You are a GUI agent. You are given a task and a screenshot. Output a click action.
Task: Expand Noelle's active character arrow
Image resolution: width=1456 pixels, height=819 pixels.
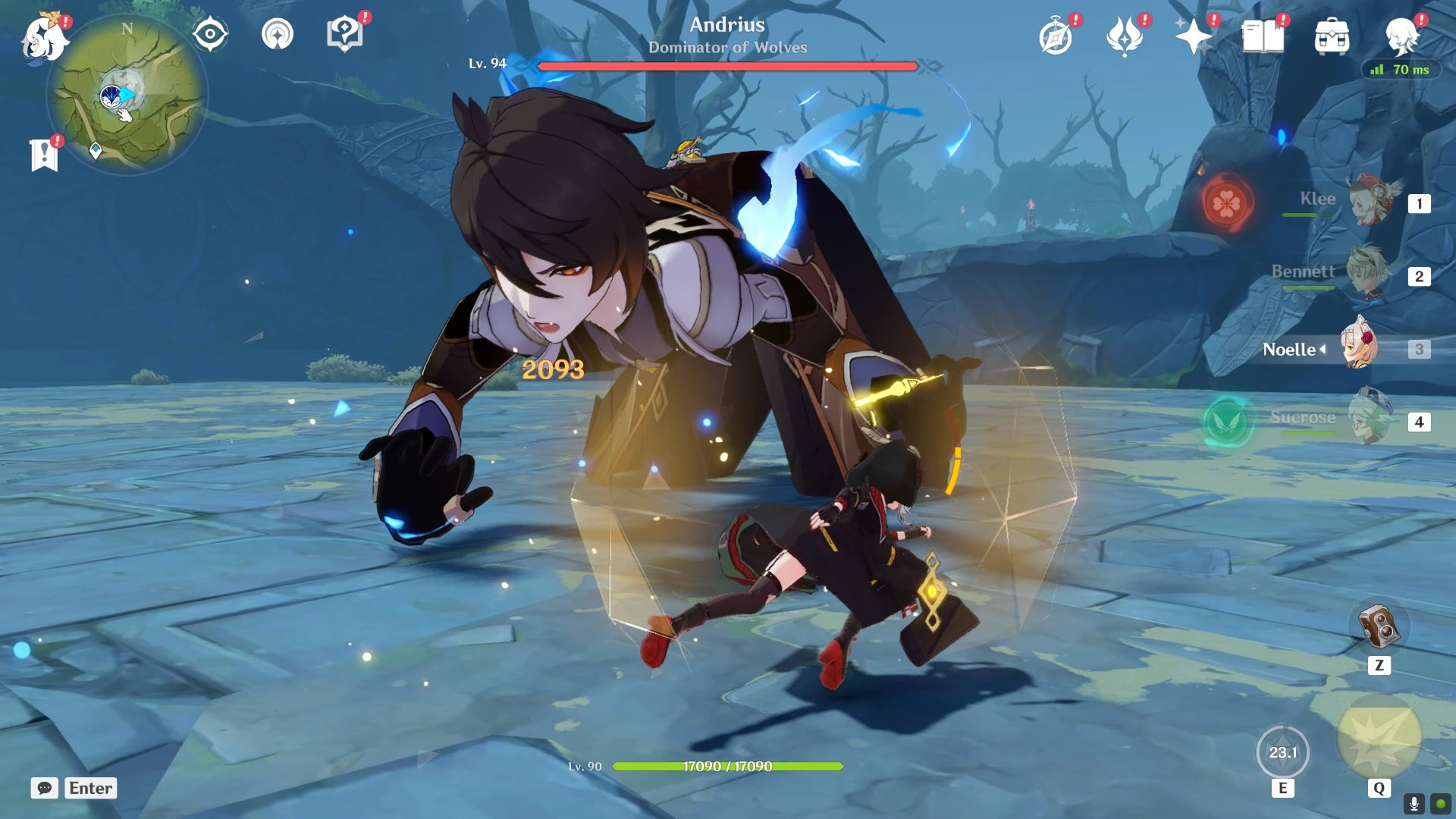[1322, 350]
